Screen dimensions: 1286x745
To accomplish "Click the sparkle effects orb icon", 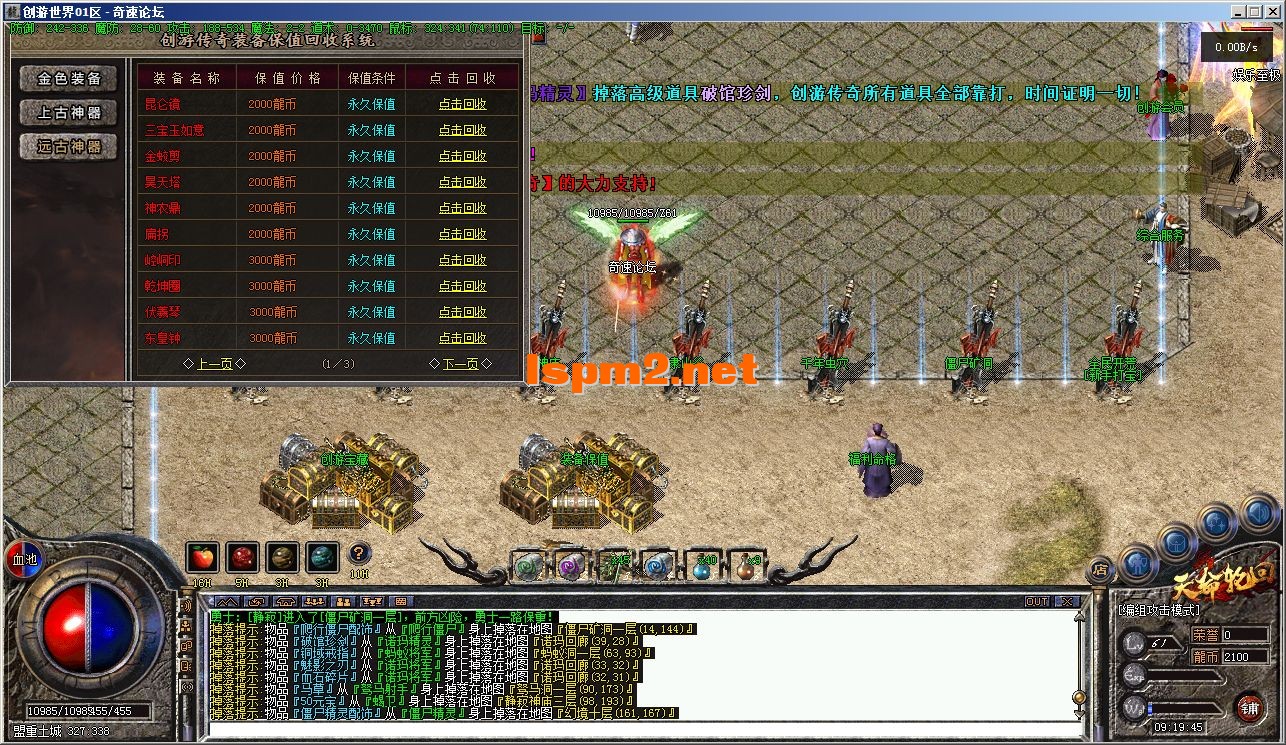I will [x=1216, y=521].
